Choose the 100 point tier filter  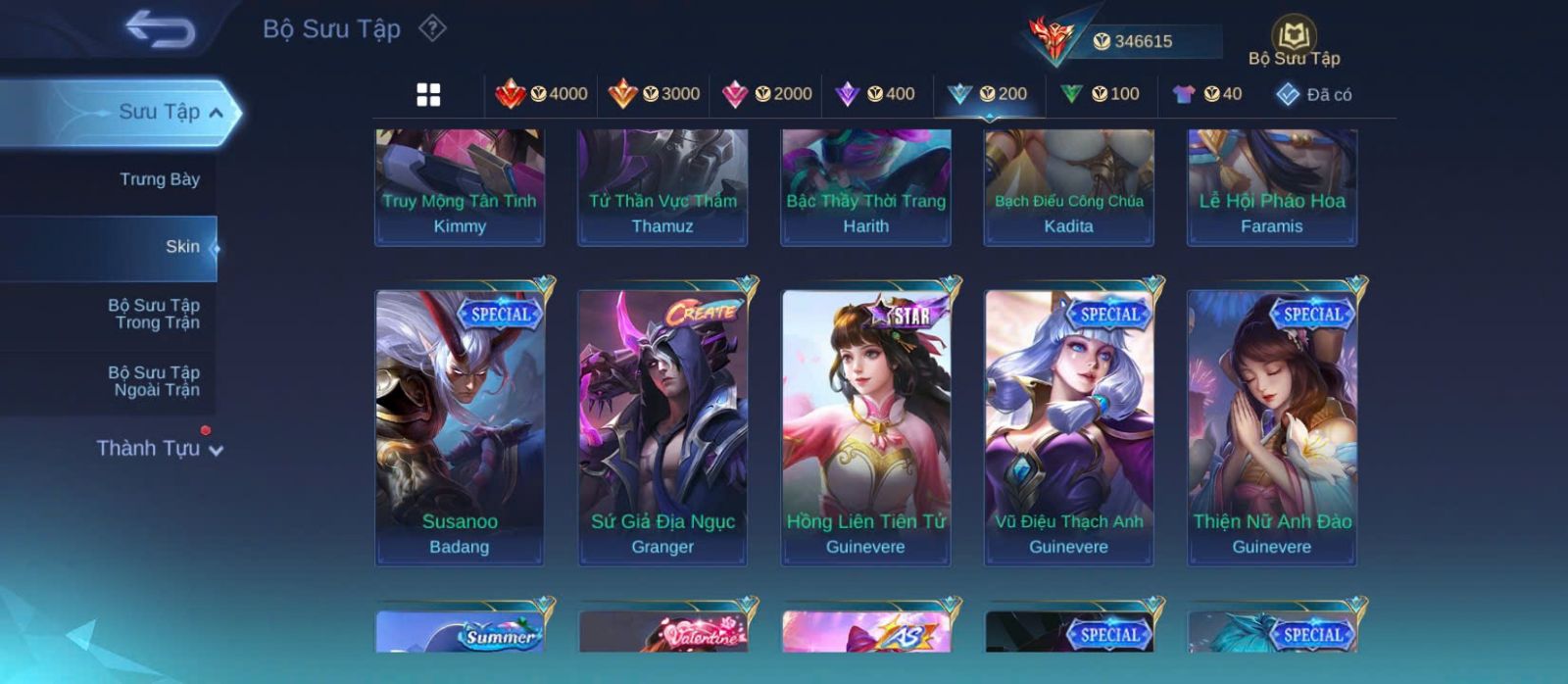point(1100,94)
